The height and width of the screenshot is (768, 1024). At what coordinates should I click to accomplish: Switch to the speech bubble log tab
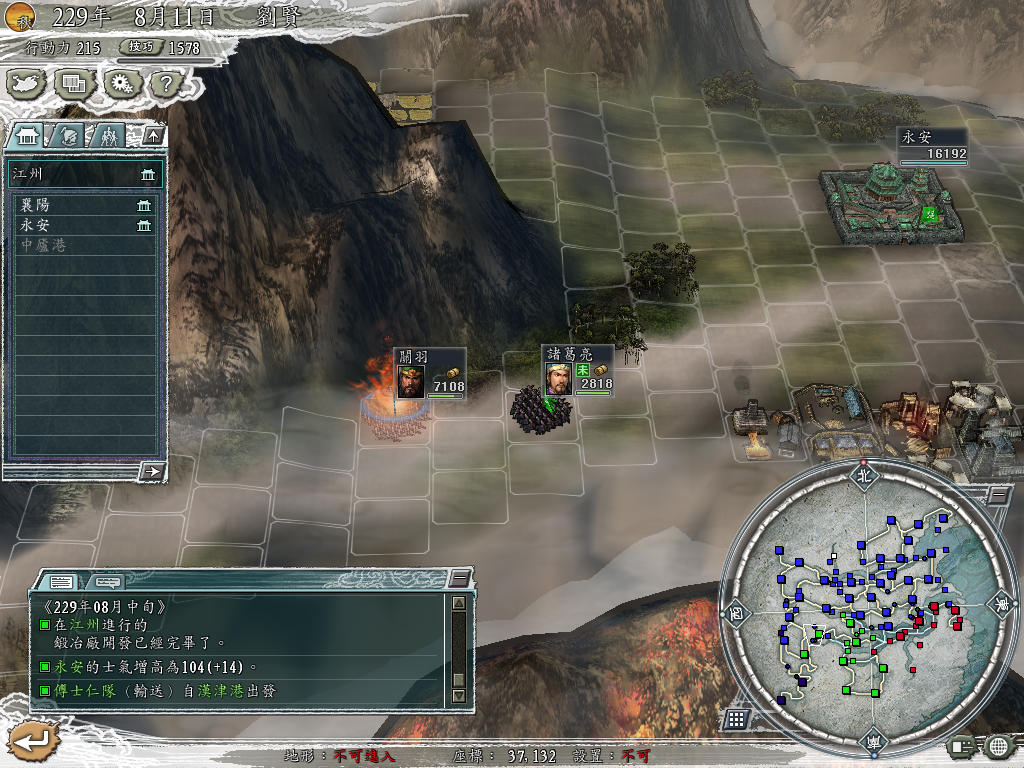pyautogui.click(x=107, y=581)
